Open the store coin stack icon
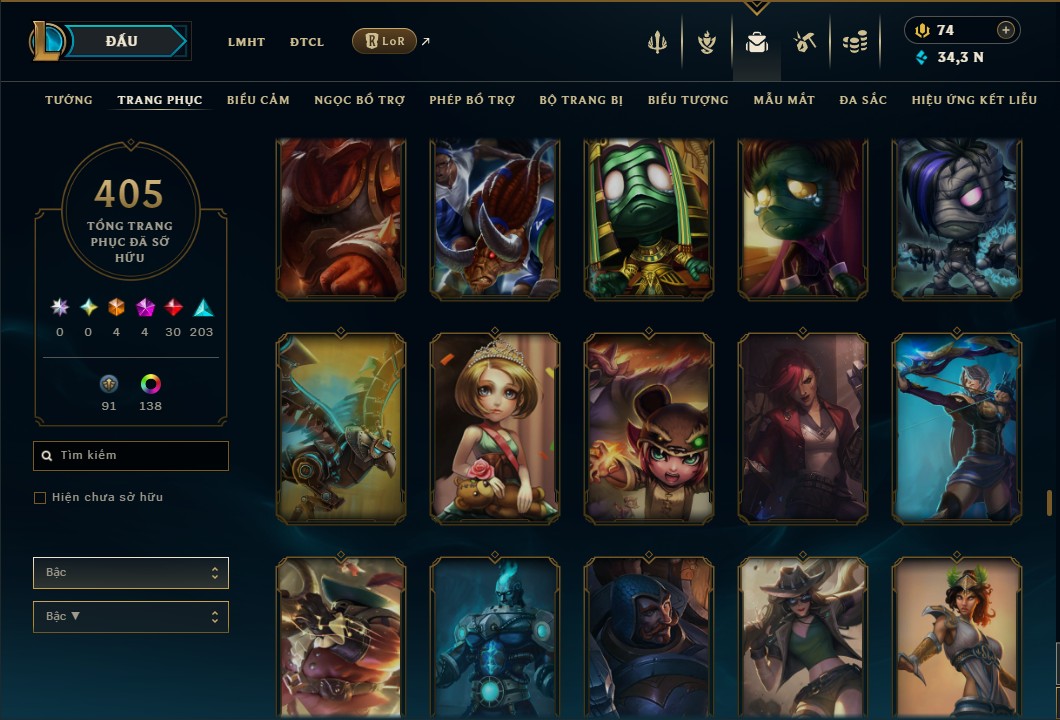1060x720 pixels. point(854,42)
